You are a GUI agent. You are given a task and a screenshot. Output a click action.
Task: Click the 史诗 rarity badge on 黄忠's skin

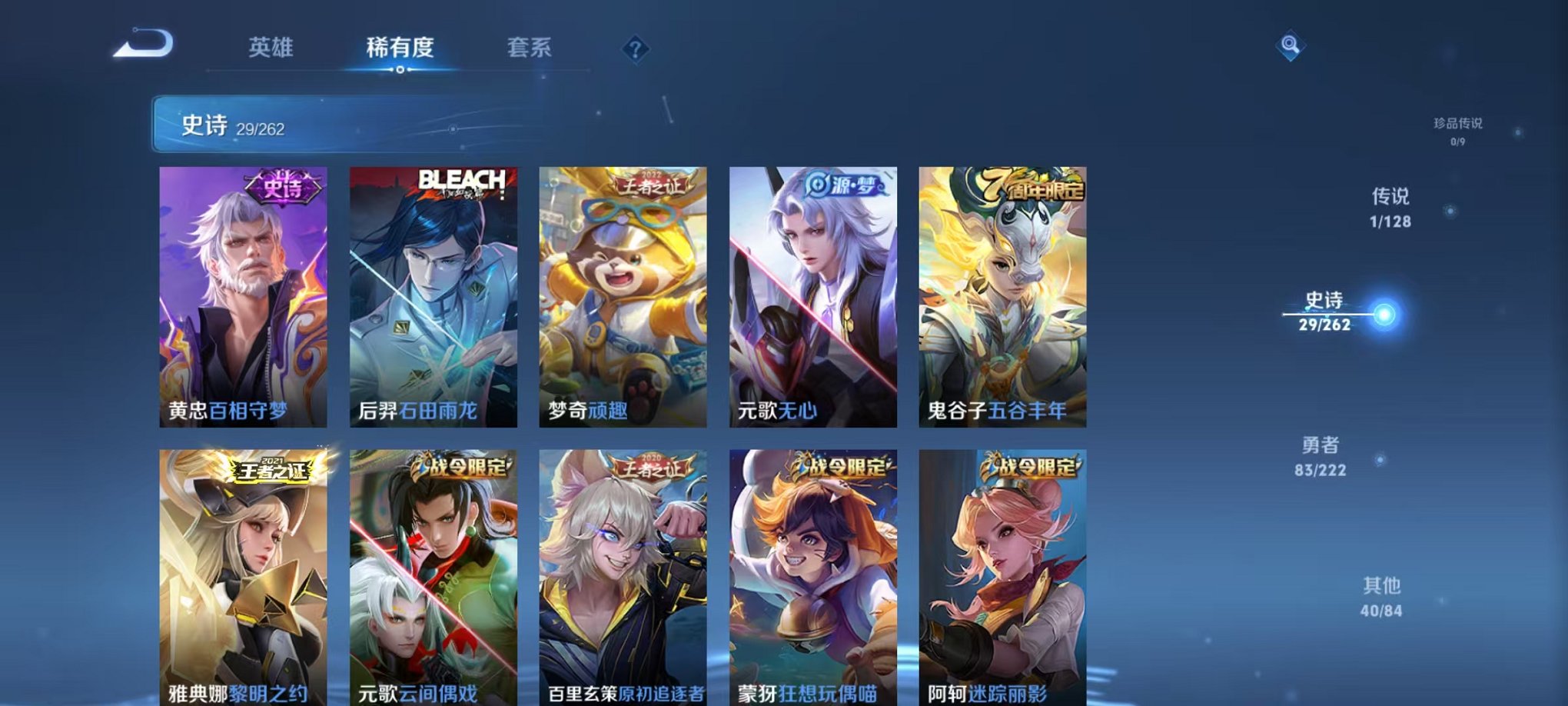point(284,187)
